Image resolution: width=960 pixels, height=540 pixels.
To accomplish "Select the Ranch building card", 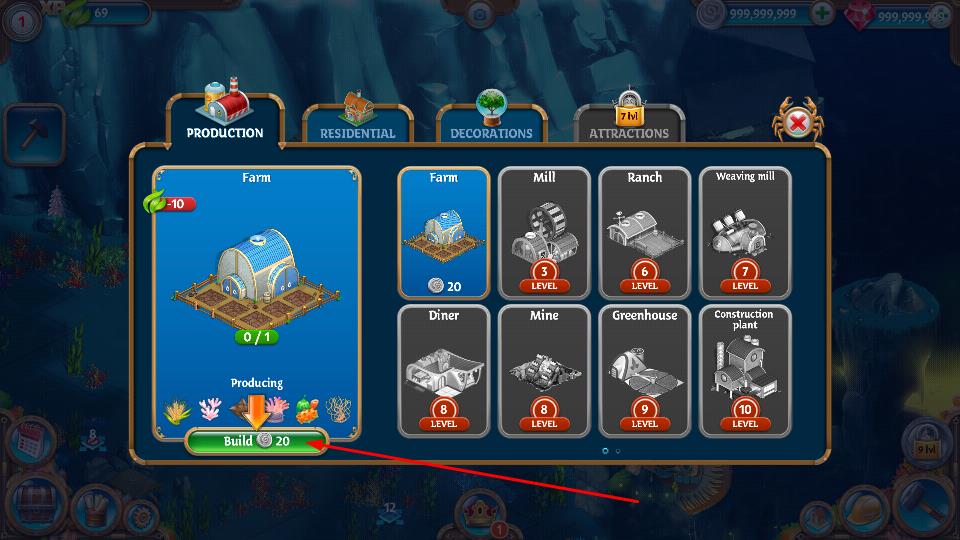I will [x=645, y=232].
